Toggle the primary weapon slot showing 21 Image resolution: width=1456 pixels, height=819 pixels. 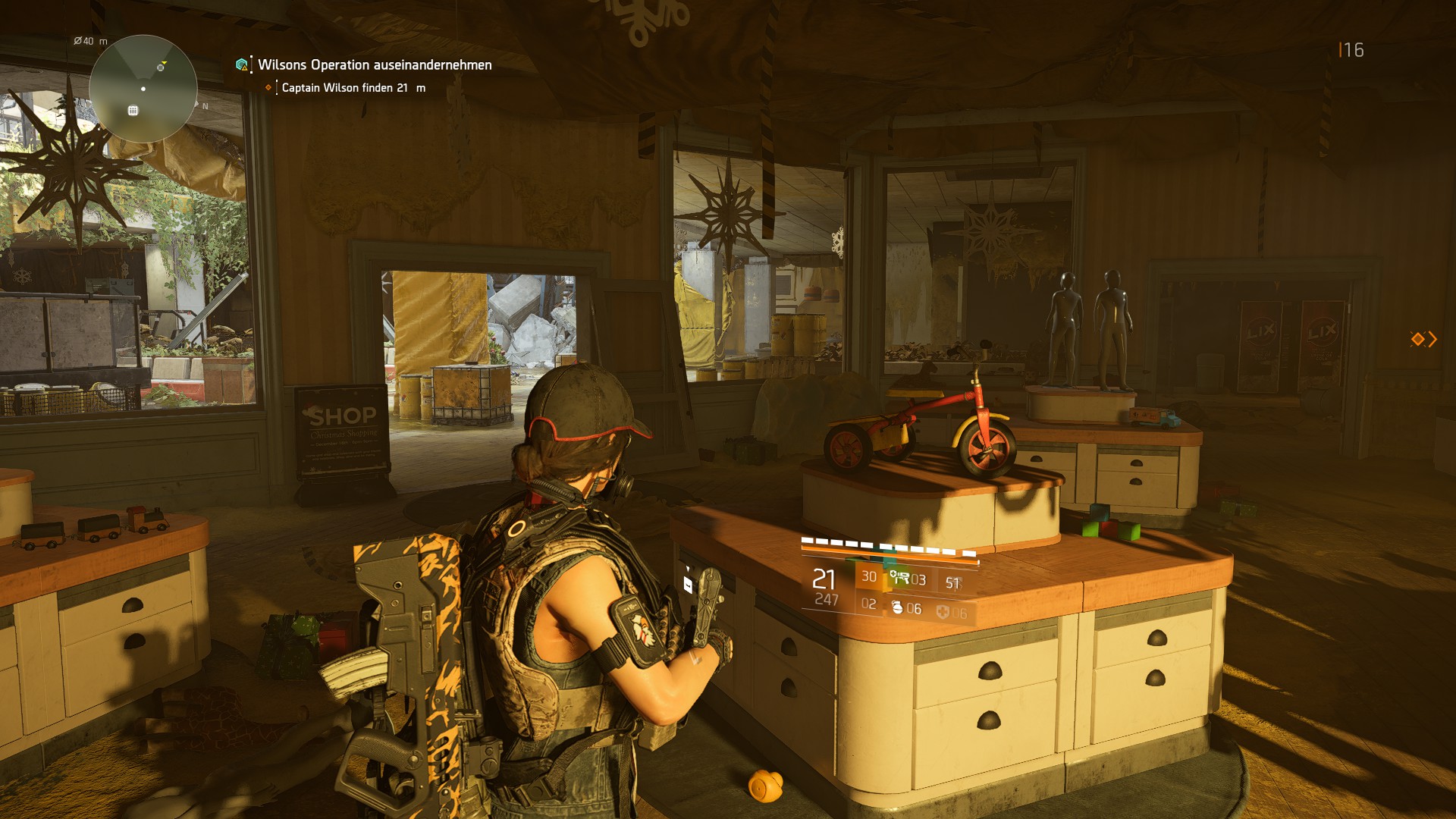[823, 579]
